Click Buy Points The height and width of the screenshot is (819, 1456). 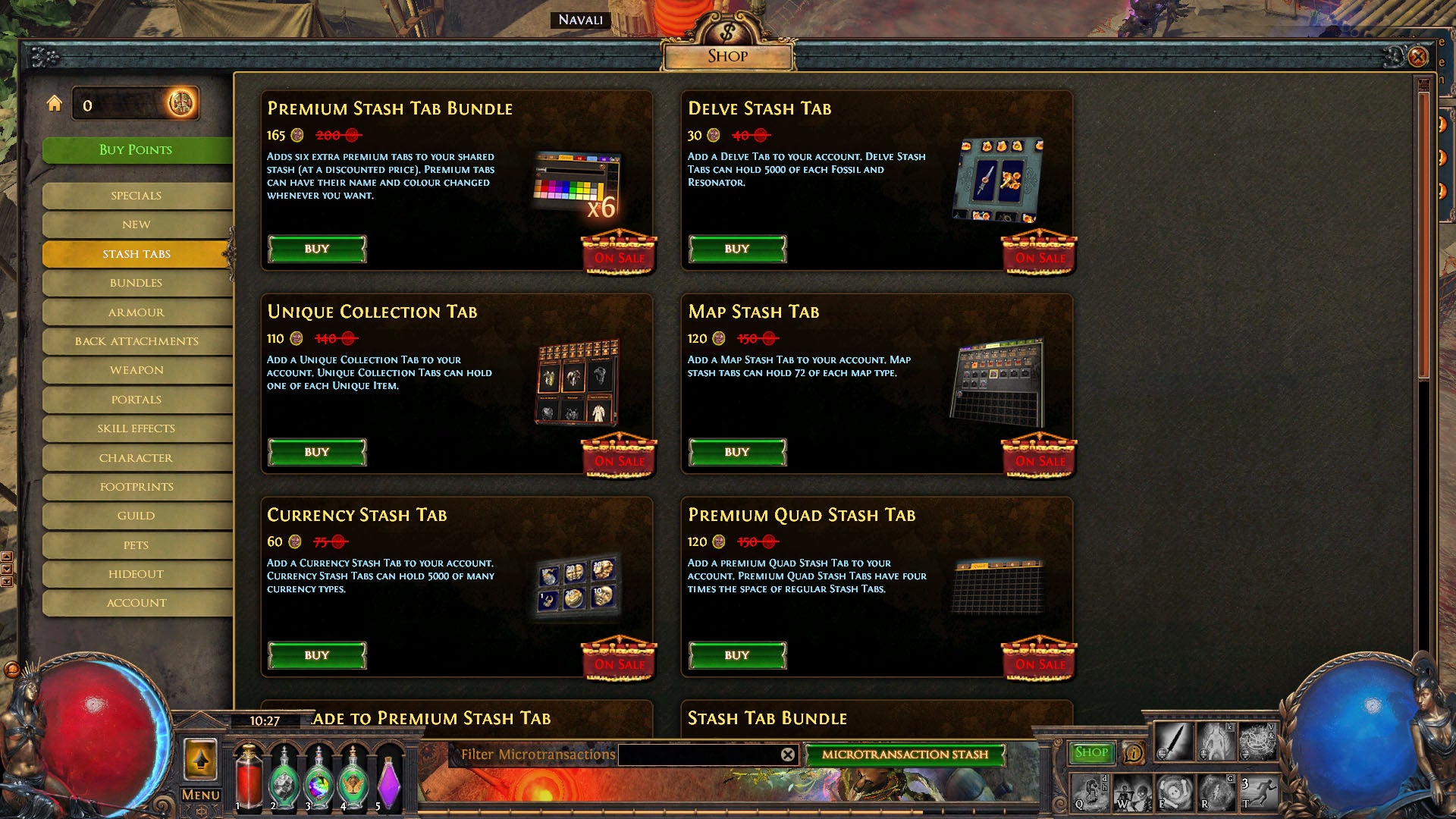136,149
